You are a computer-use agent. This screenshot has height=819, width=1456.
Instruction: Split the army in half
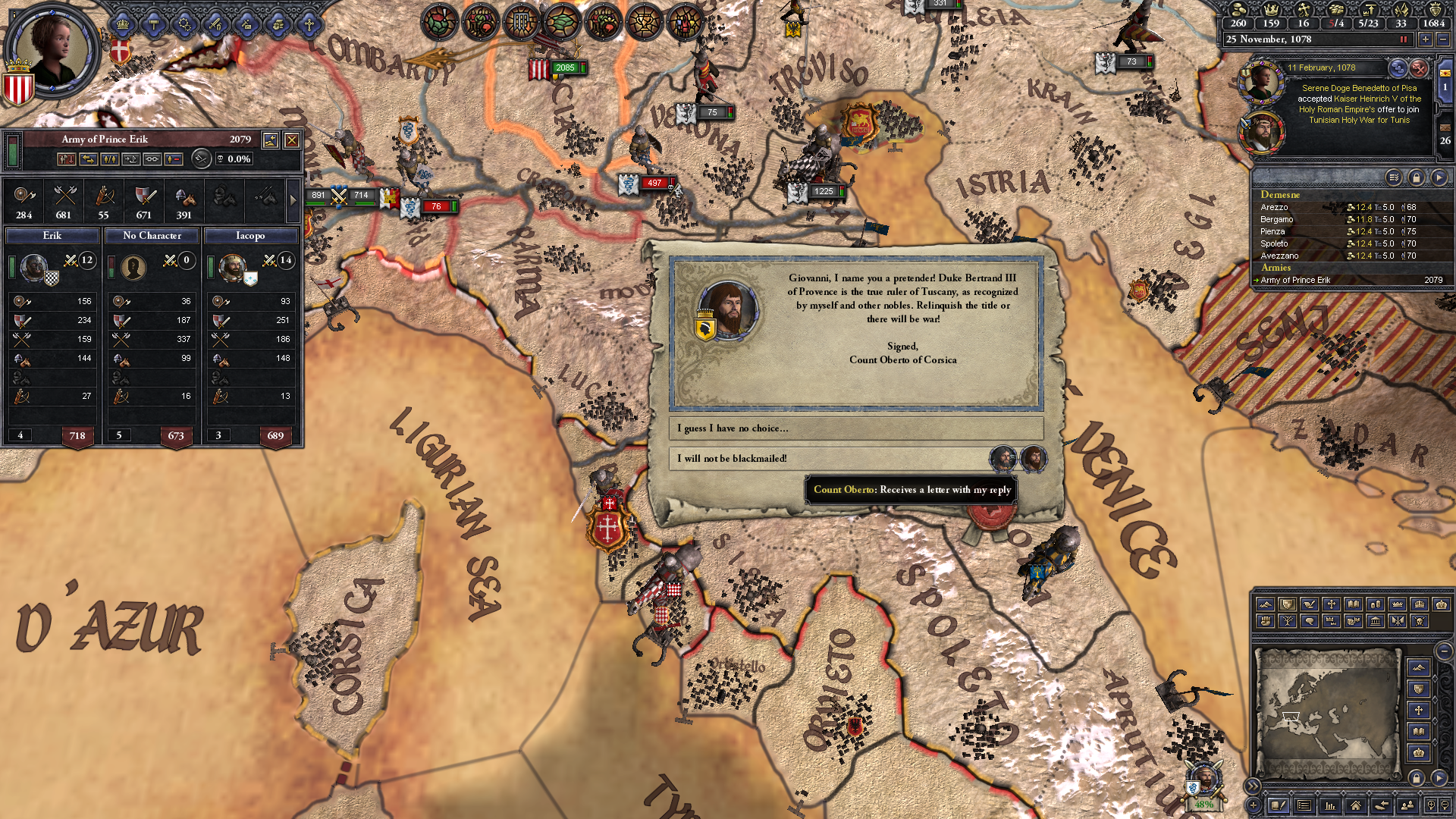click(108, 159)
